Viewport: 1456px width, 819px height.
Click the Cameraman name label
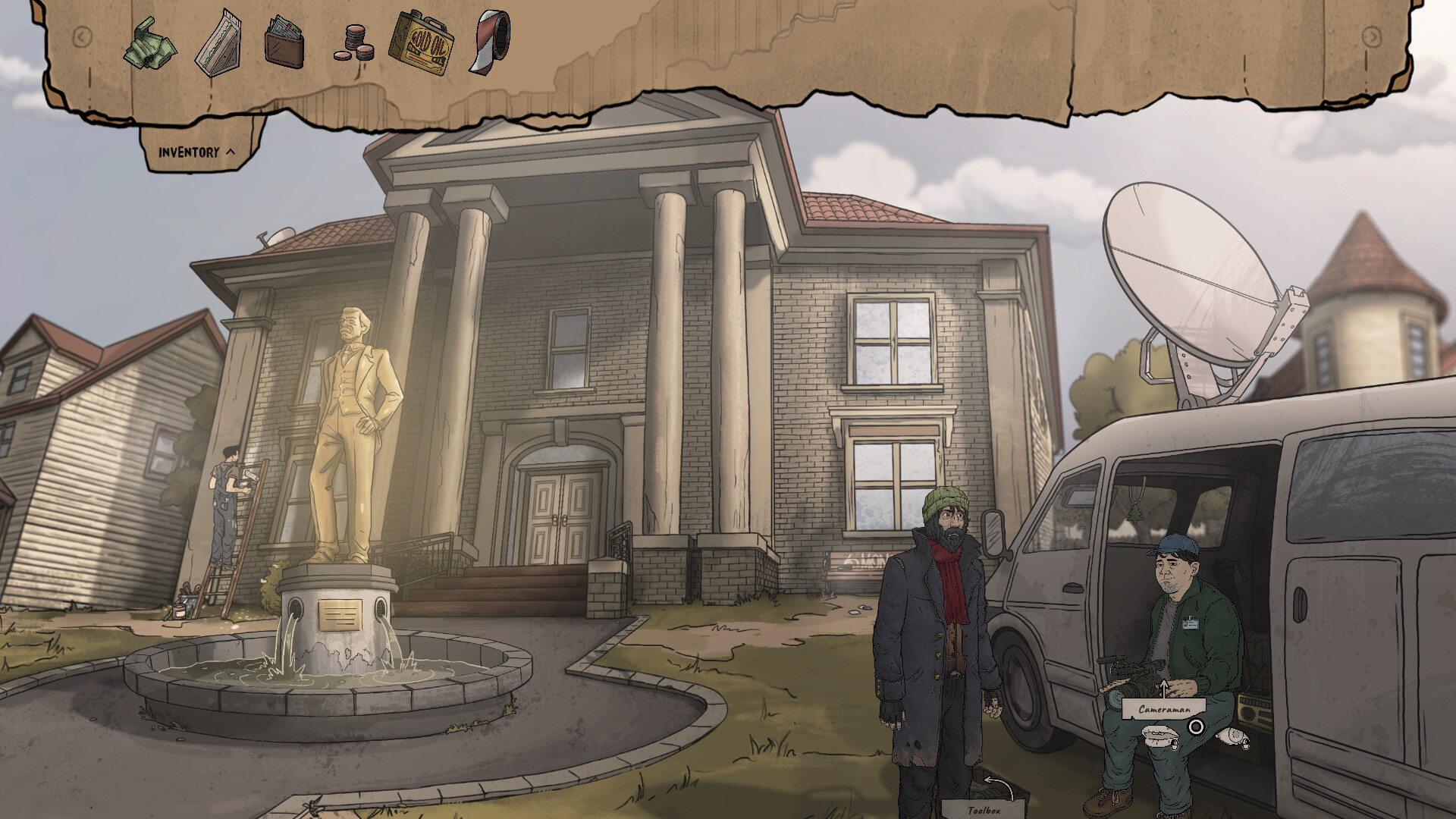click(1164, 708)
